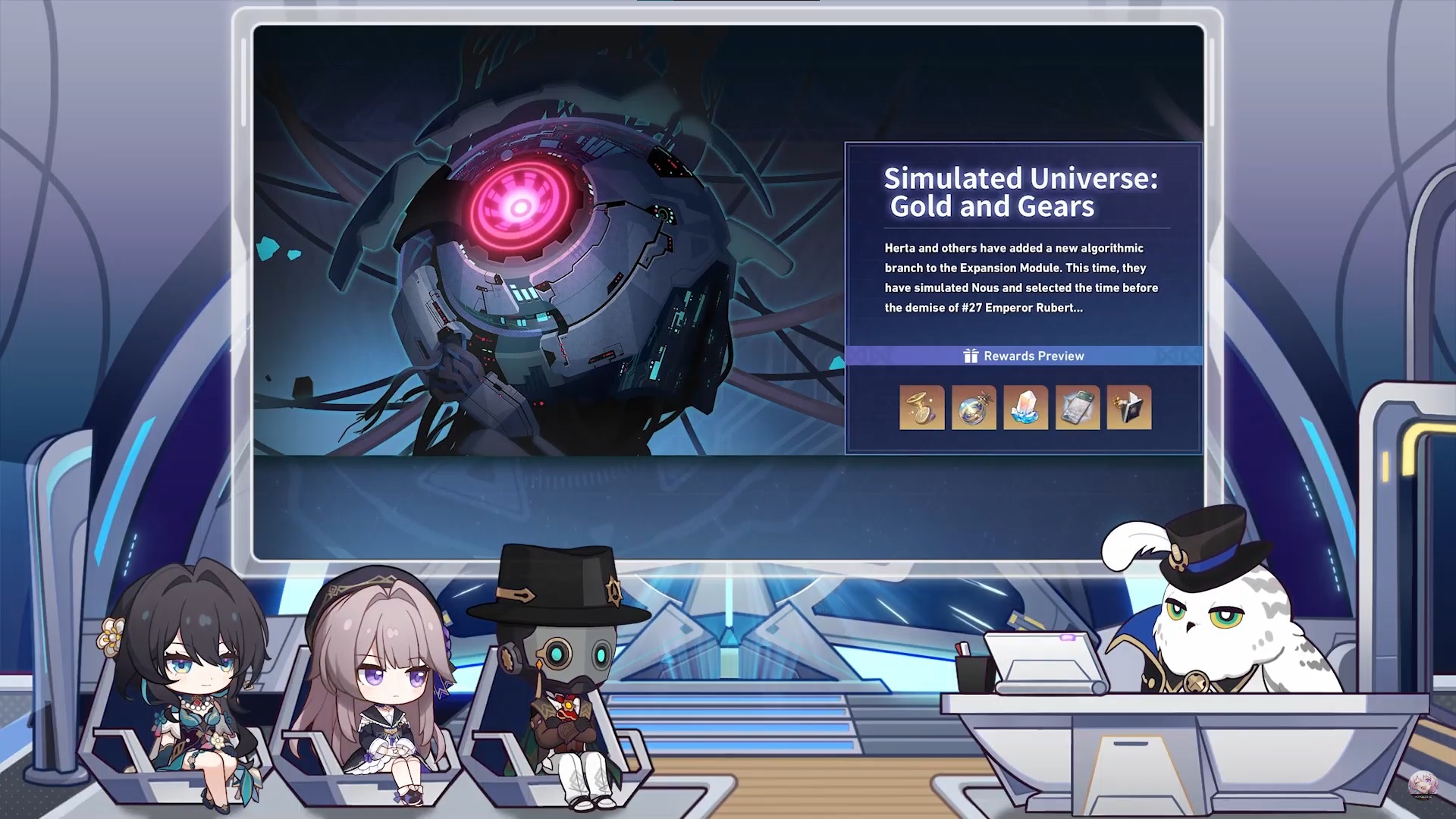Click the laptop on the owl's desk
1456x819 pixels.
pos(1043,660)
